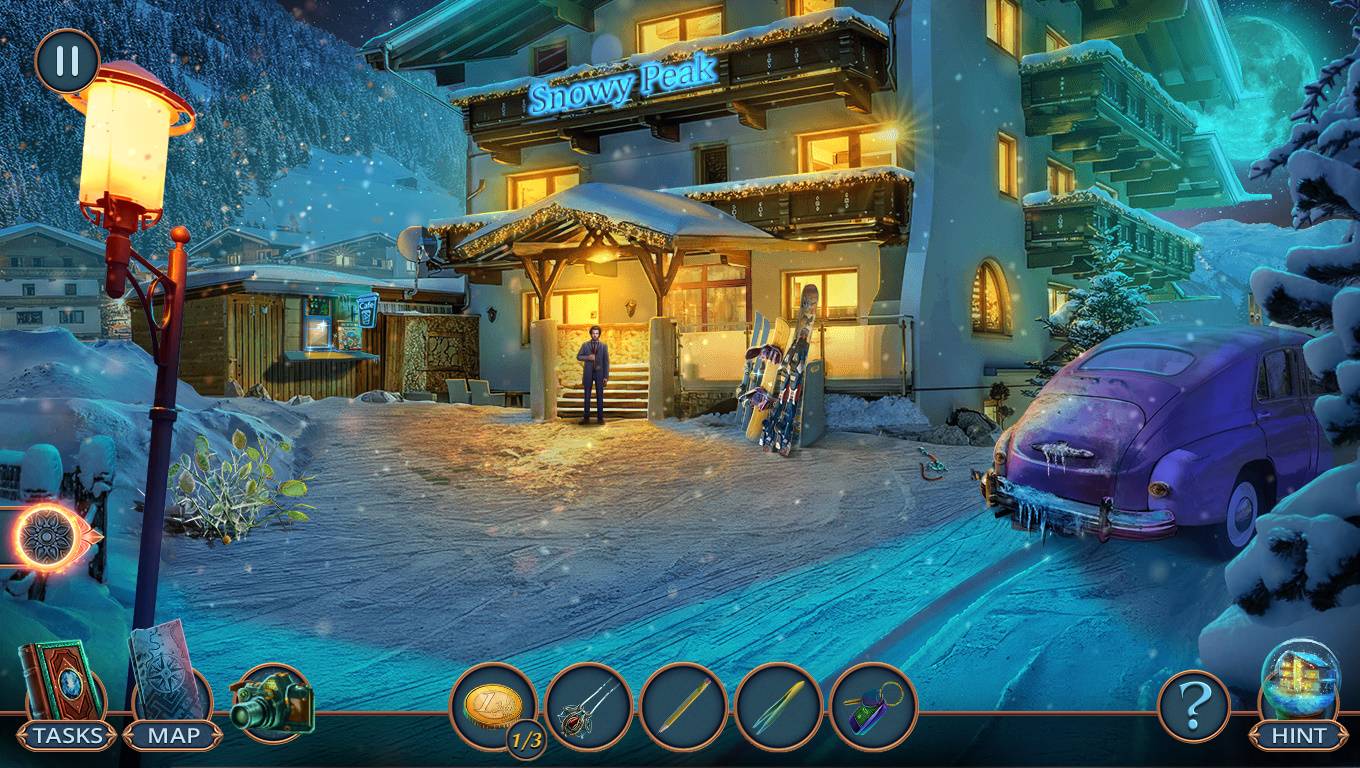Pick the jeweled hairpin inventory item

588,707
